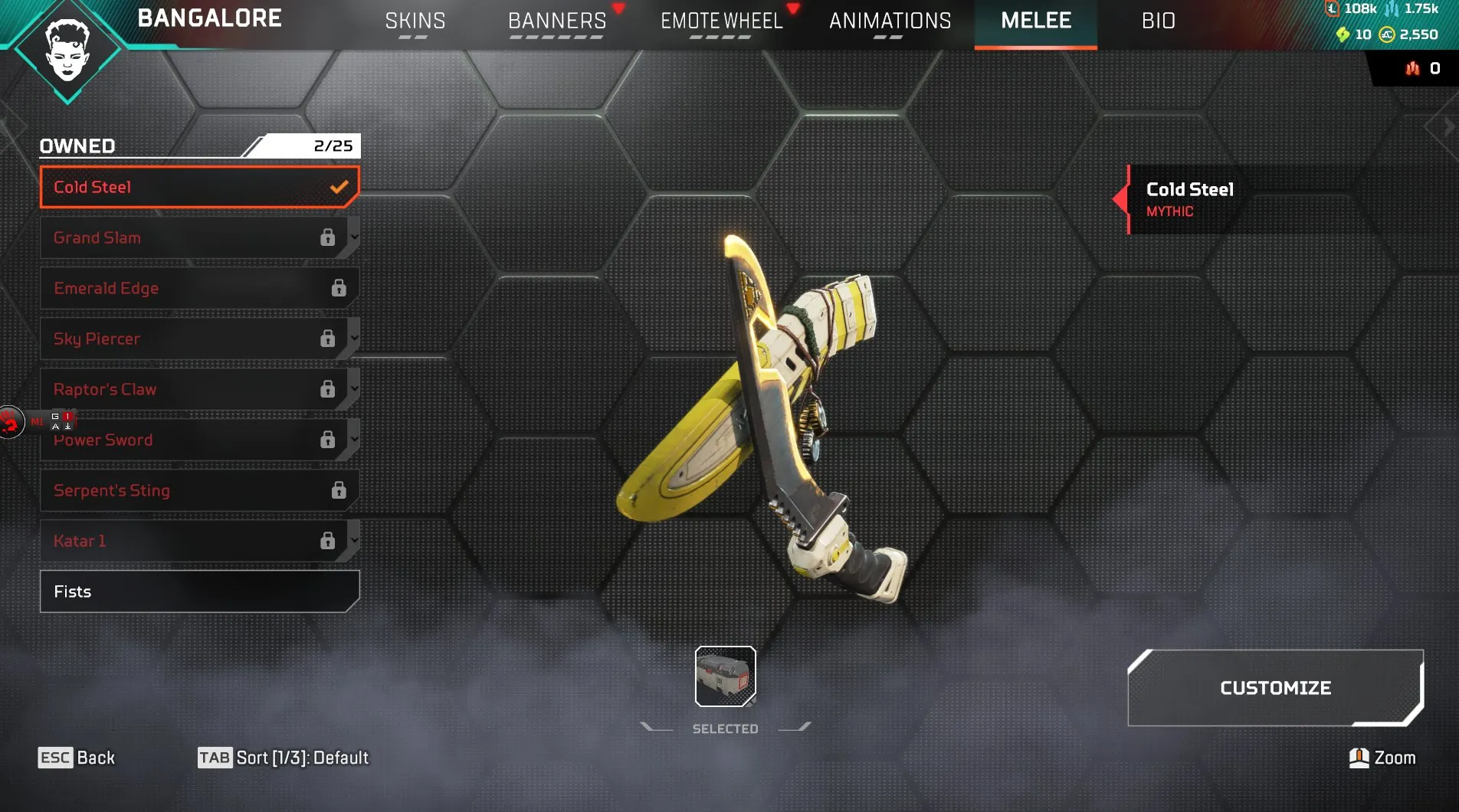Open the Customize button
The image size is (1459, 812).
click(x=1275, y=688)
